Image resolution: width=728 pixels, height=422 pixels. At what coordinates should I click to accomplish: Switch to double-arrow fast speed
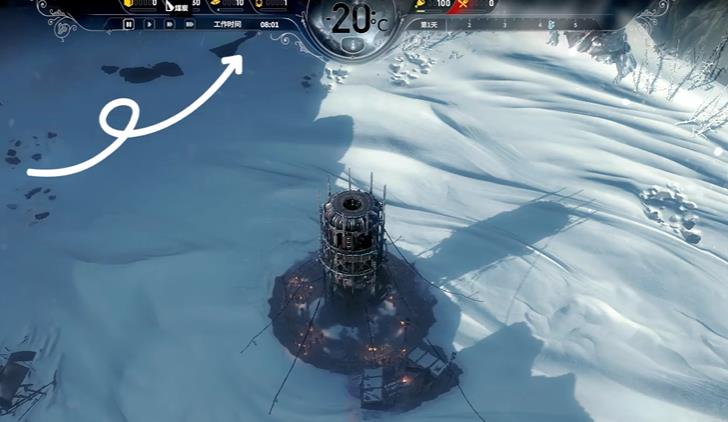(x=169, y=23)
